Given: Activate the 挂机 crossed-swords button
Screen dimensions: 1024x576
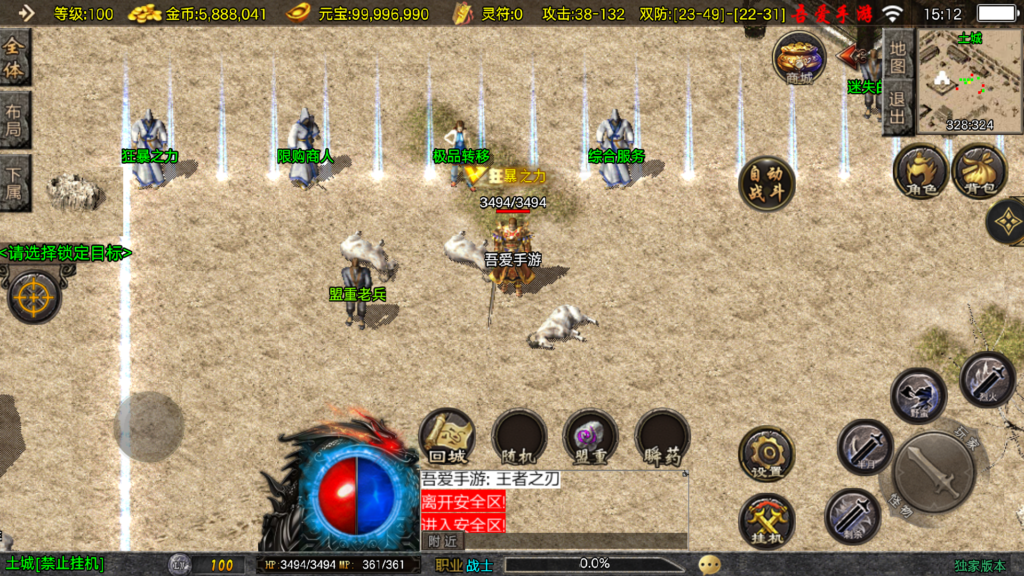Looking at the screenshot, I should pyautogui.click(x=766, y=522).
